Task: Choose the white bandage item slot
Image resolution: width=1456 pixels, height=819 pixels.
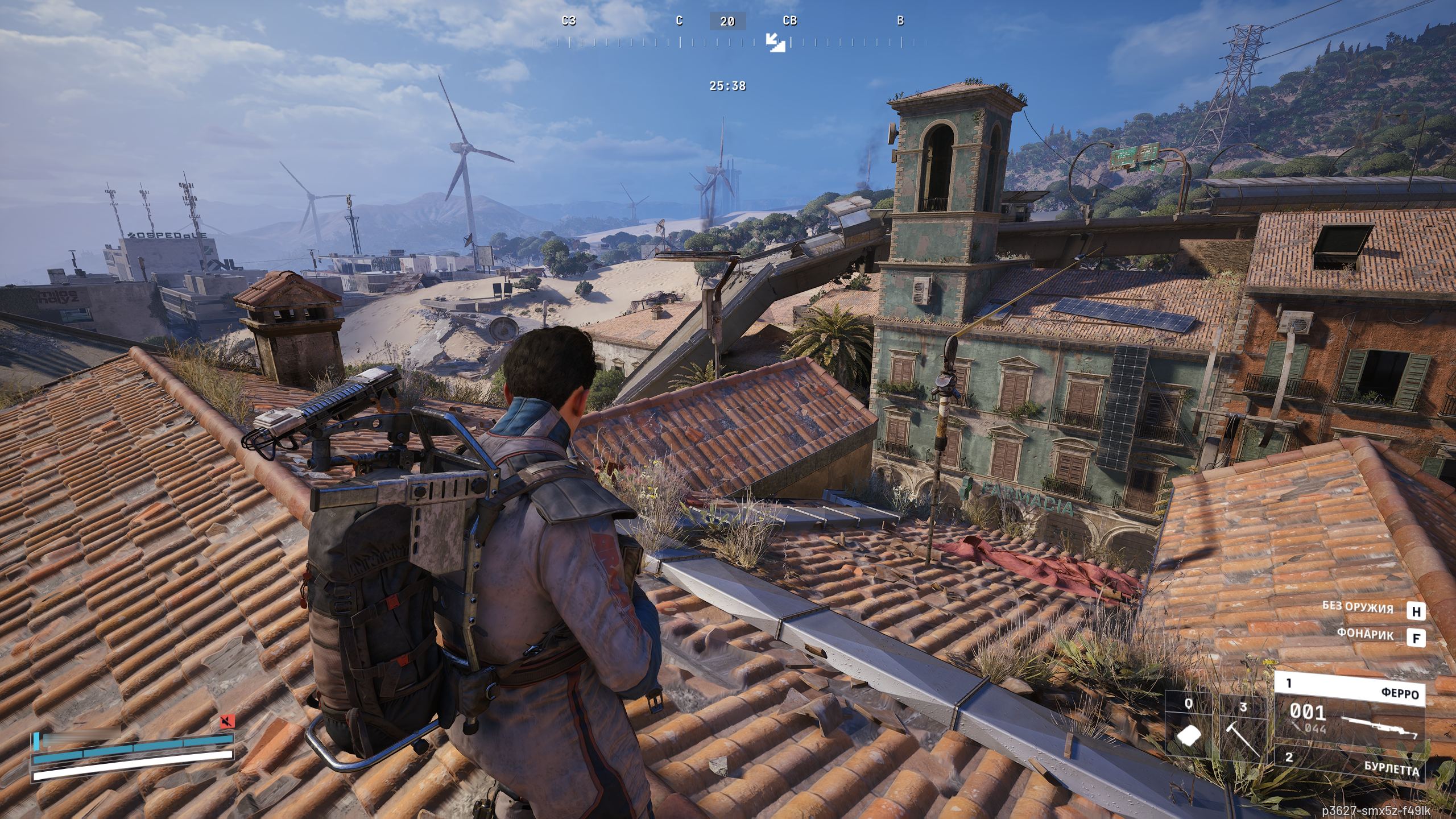Action: 1190,734
